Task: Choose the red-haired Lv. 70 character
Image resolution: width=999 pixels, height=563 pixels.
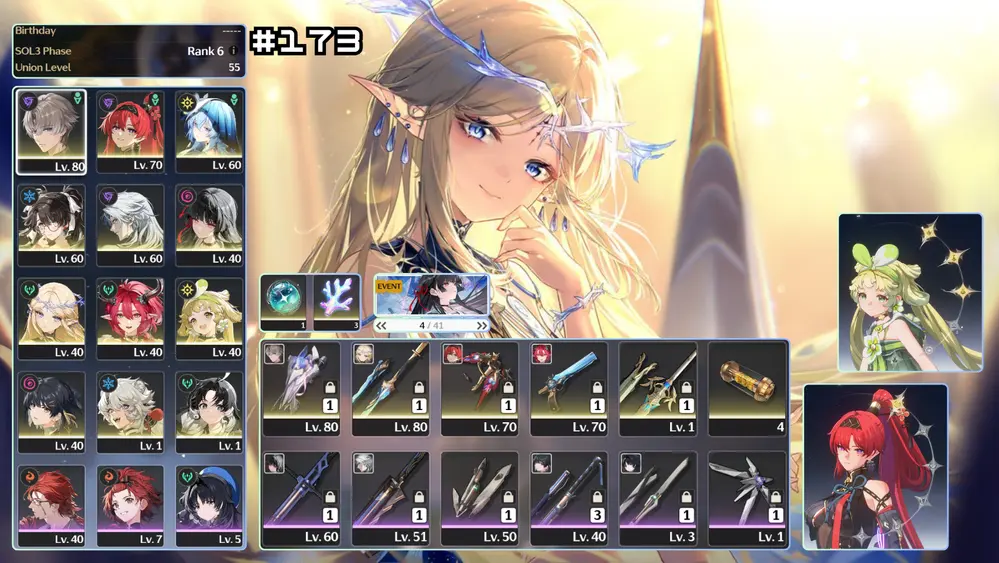Action: (x=130, y=130)
